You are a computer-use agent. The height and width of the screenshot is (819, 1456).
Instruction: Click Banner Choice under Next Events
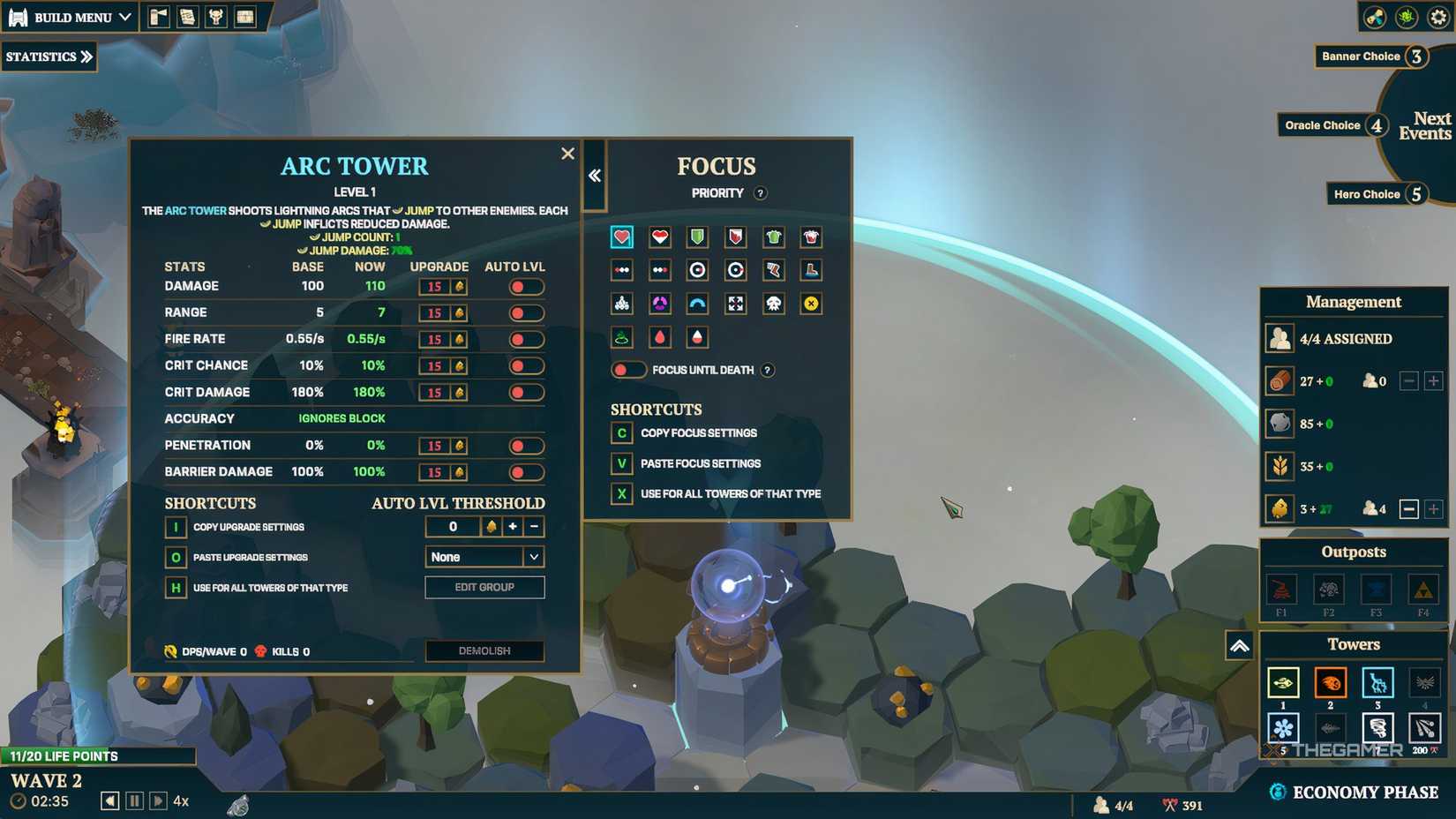(1362, 56)
